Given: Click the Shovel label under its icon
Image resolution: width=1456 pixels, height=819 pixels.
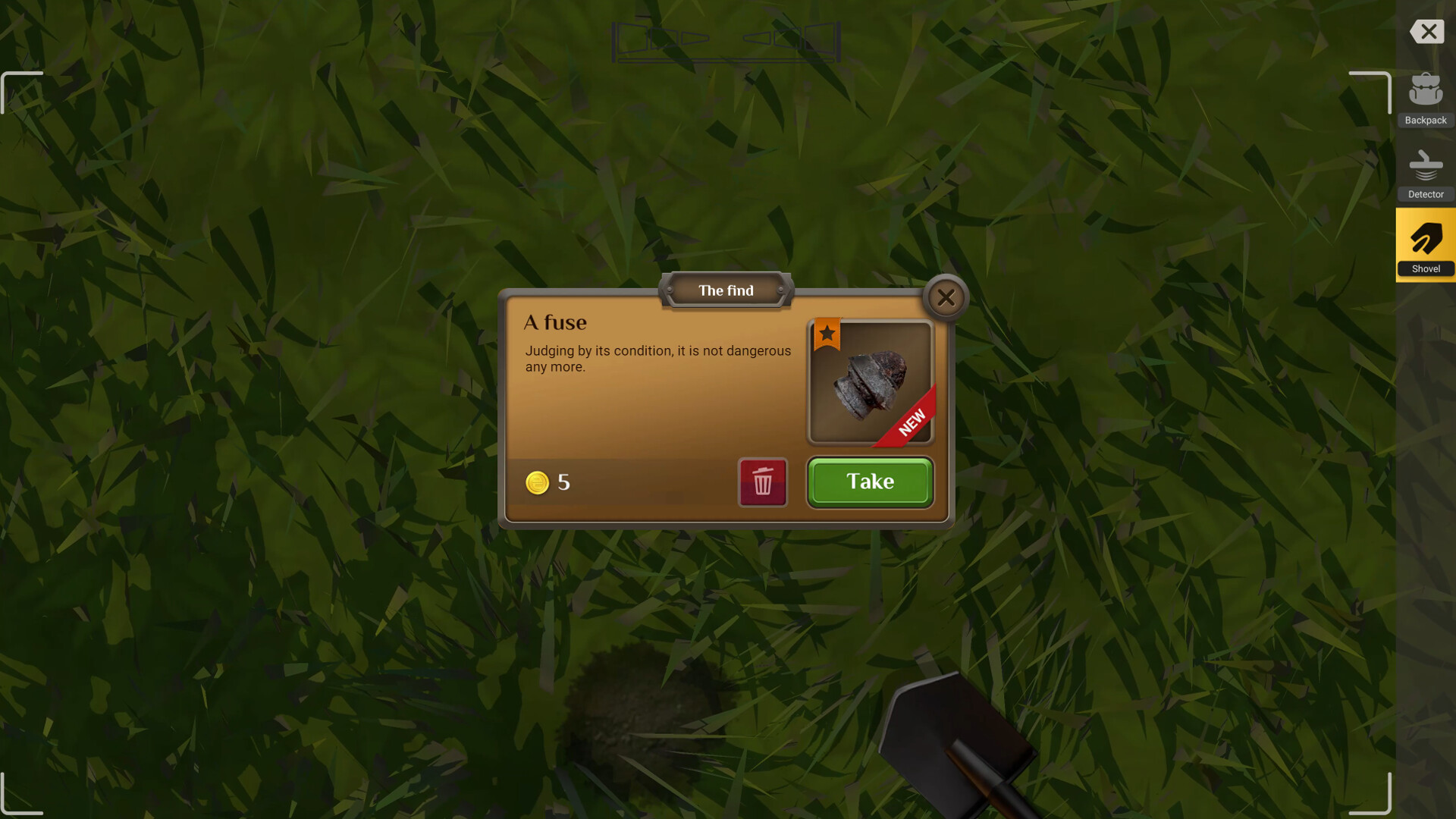Looking at the screenshot, I should click(x=1426, y=268).
